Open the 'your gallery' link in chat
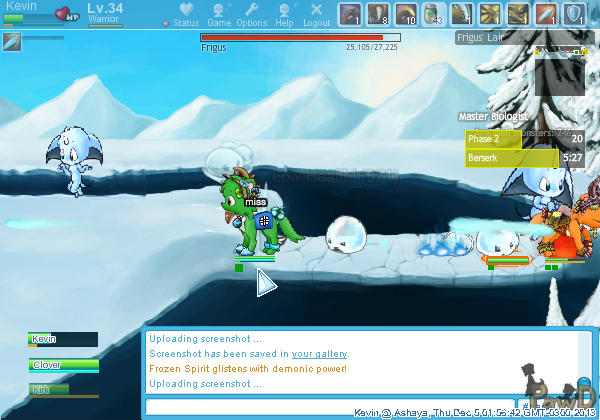600x420 pixels. (319, 354)
